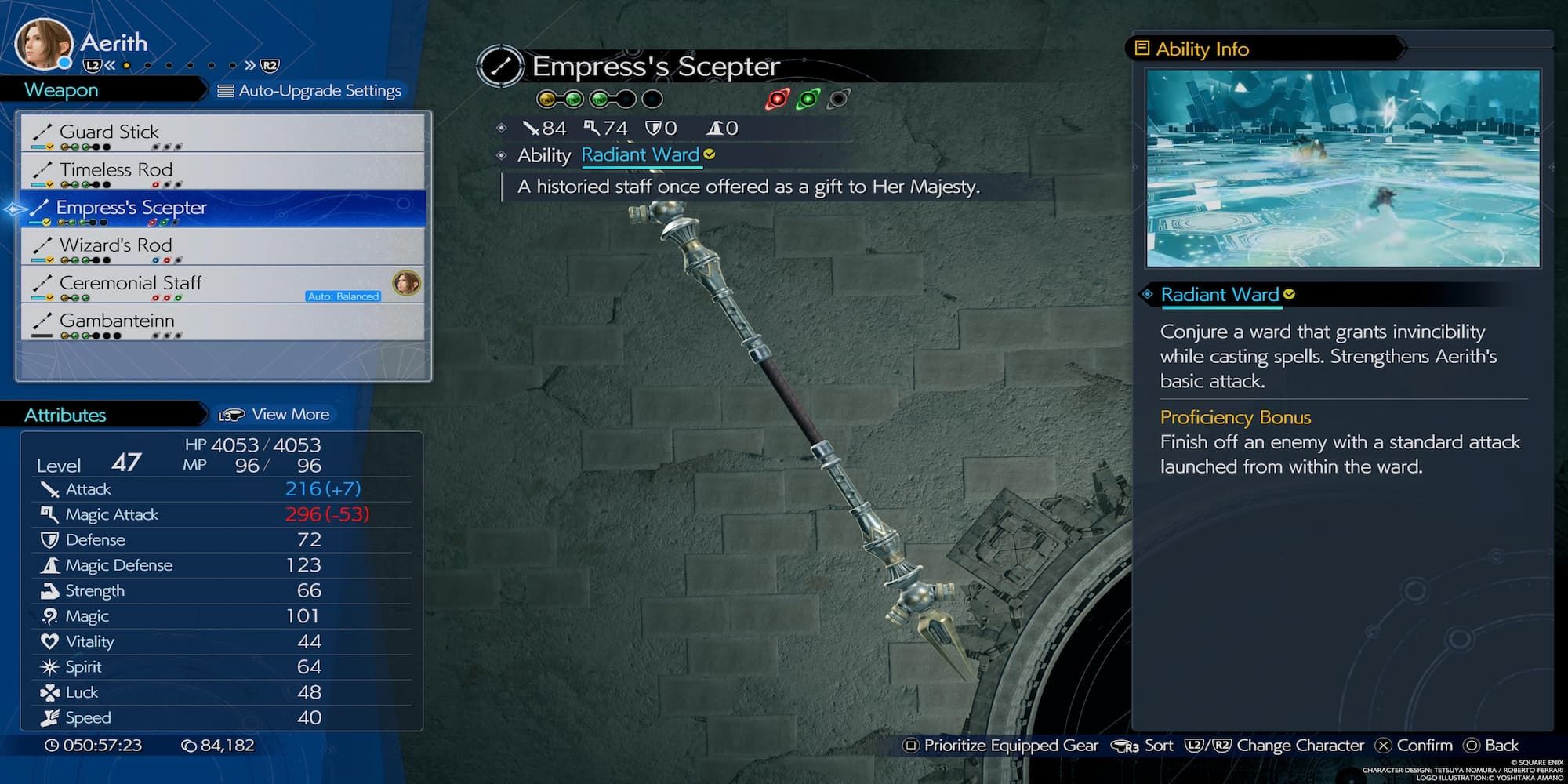
Task: Toggle the equipped checkmark under Guard Stick
Action: point(49,147)
